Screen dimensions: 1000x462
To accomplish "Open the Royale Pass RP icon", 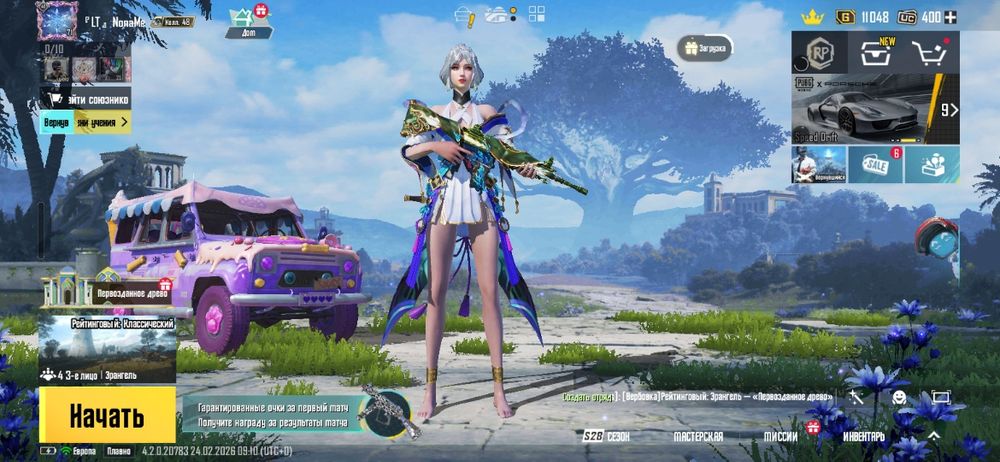I will pyautogui.click(x=820, y=53).
